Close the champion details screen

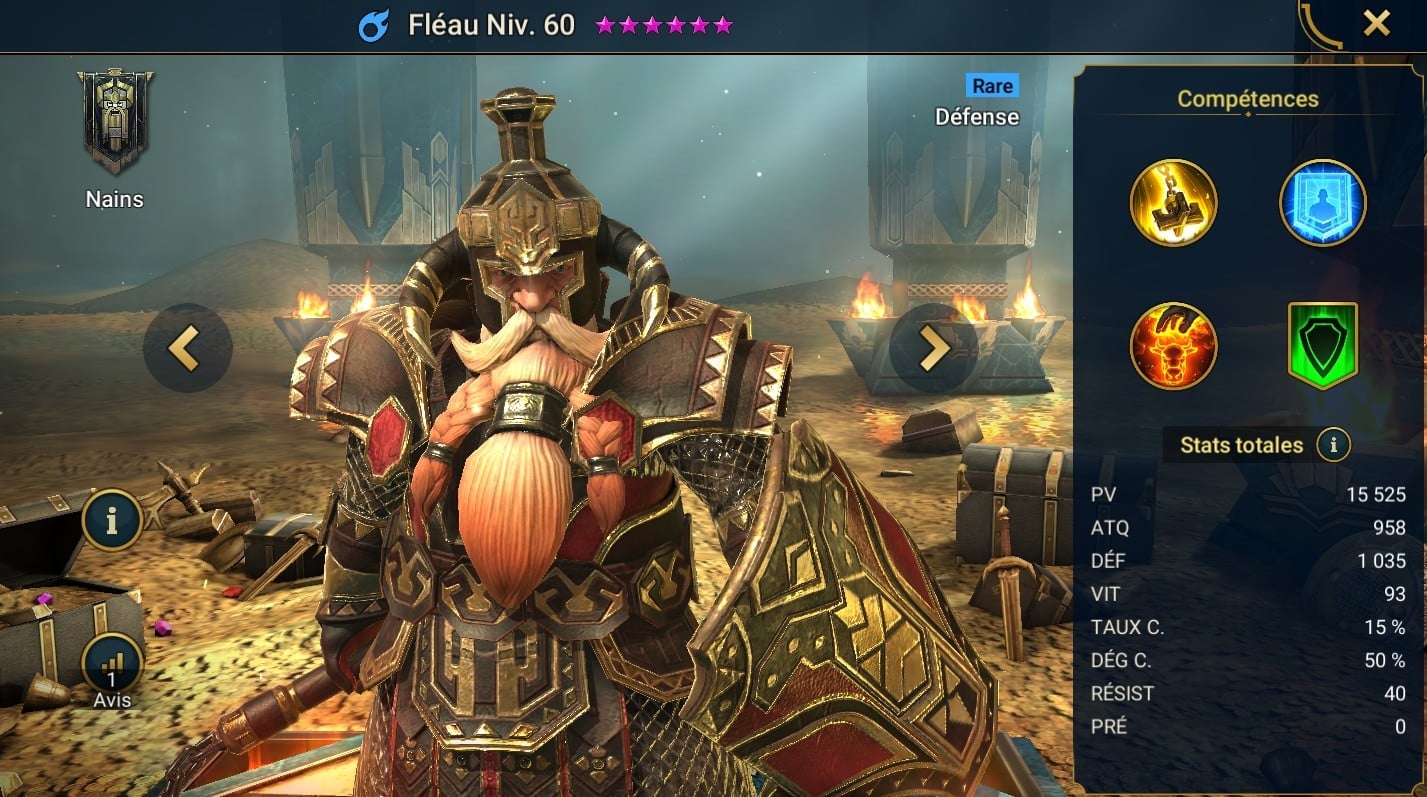tap(1376, 24)
